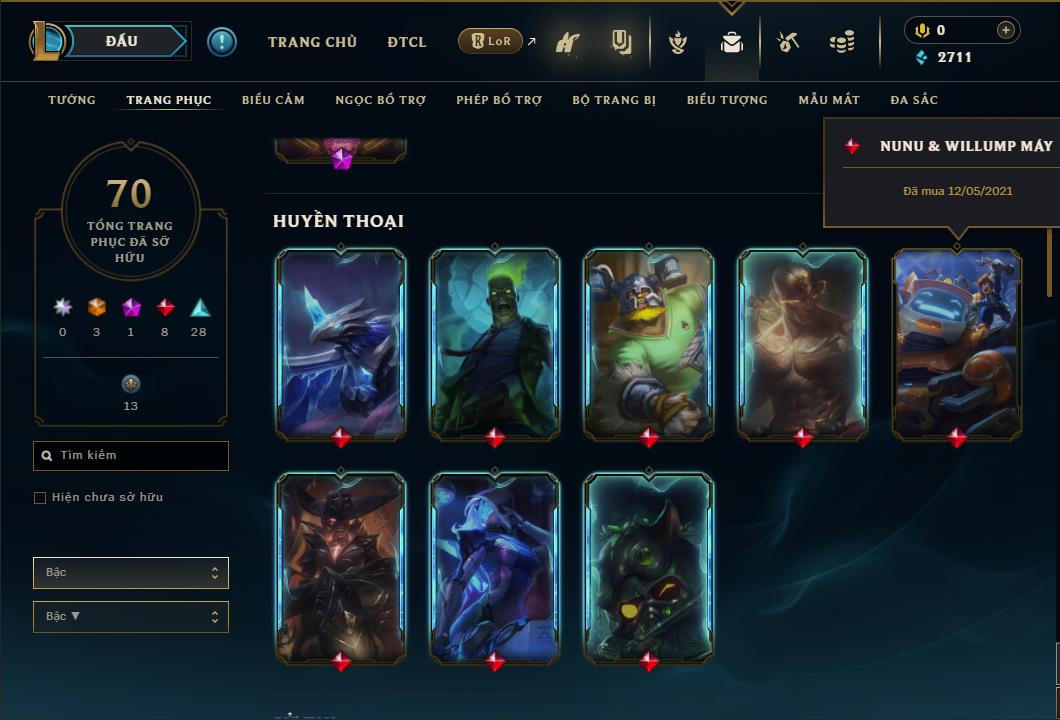This screenshot has height=720, width=1060.
Task: Switch to the BIỂU CẢM tab
Action: [x=273, y=100]
